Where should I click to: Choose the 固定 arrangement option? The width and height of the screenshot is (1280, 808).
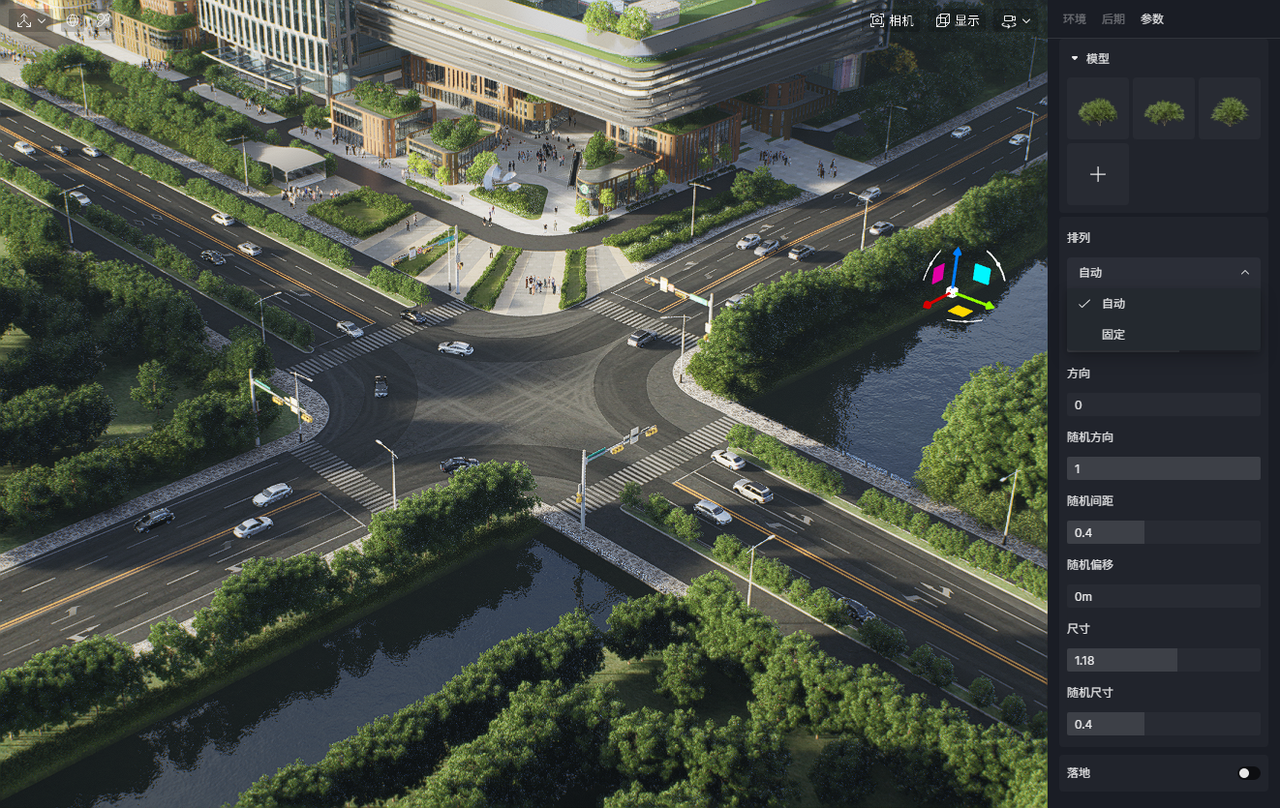click(x=1113, y=334)
